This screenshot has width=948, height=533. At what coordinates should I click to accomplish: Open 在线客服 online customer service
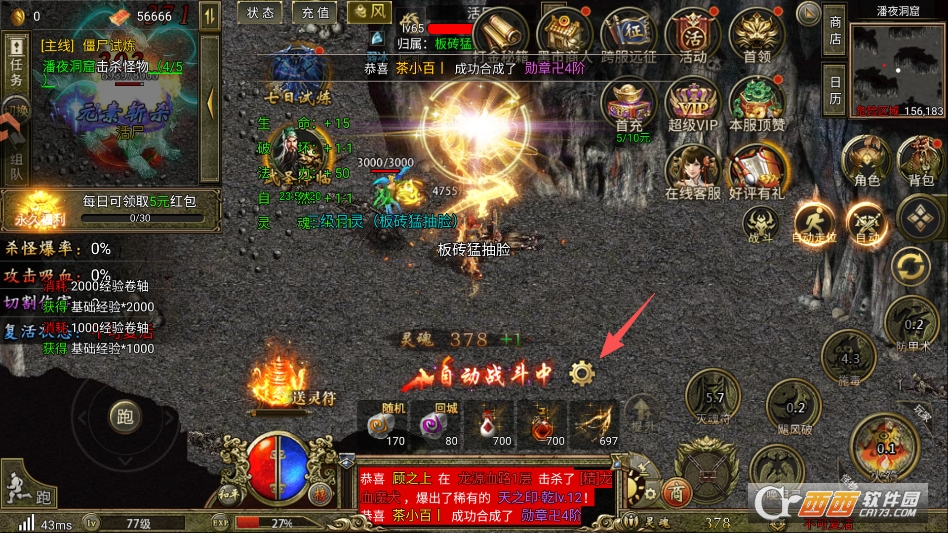coord(692,170)
